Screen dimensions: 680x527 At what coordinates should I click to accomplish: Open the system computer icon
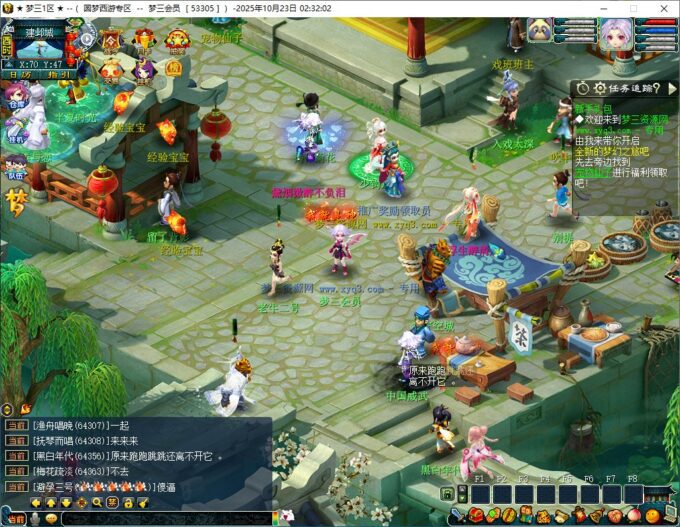coord(669,515)
